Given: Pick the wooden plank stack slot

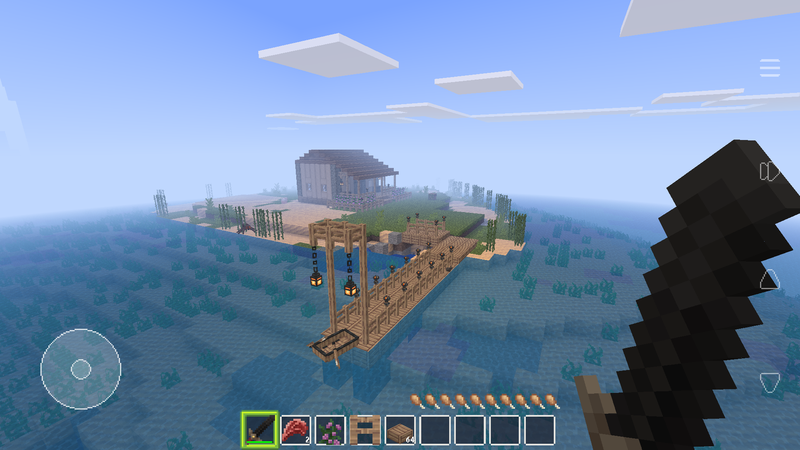Looking at the screenshot, I should [400, 430].
